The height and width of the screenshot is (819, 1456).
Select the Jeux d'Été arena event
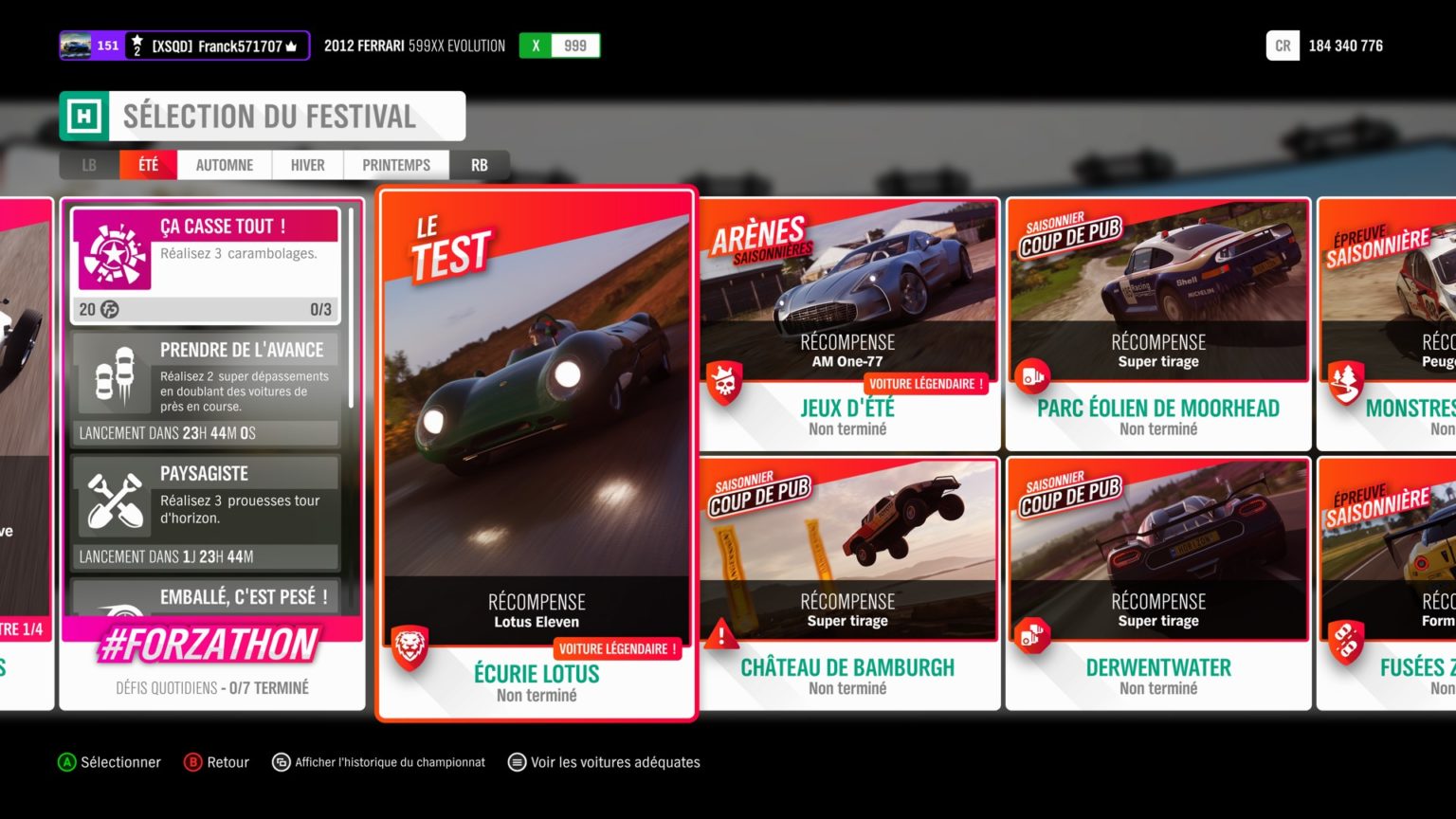(x=848, y=324)
